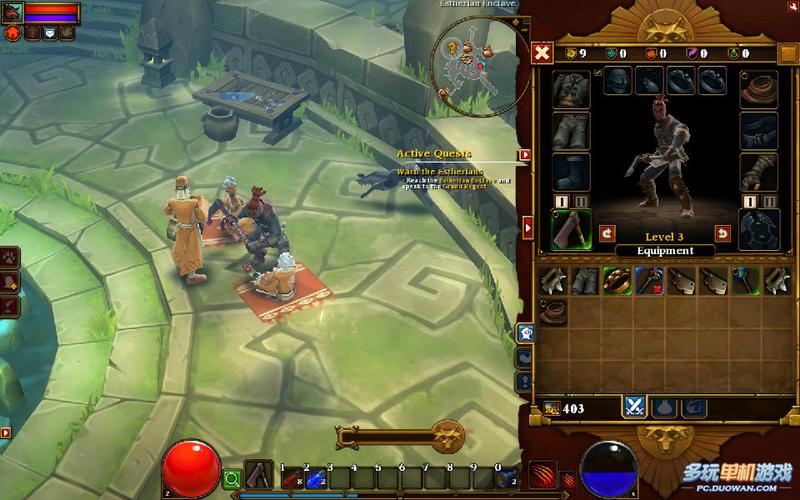Pick the green-highlighted ring in the inventory
800x500 pixels.
coord(615,281)
